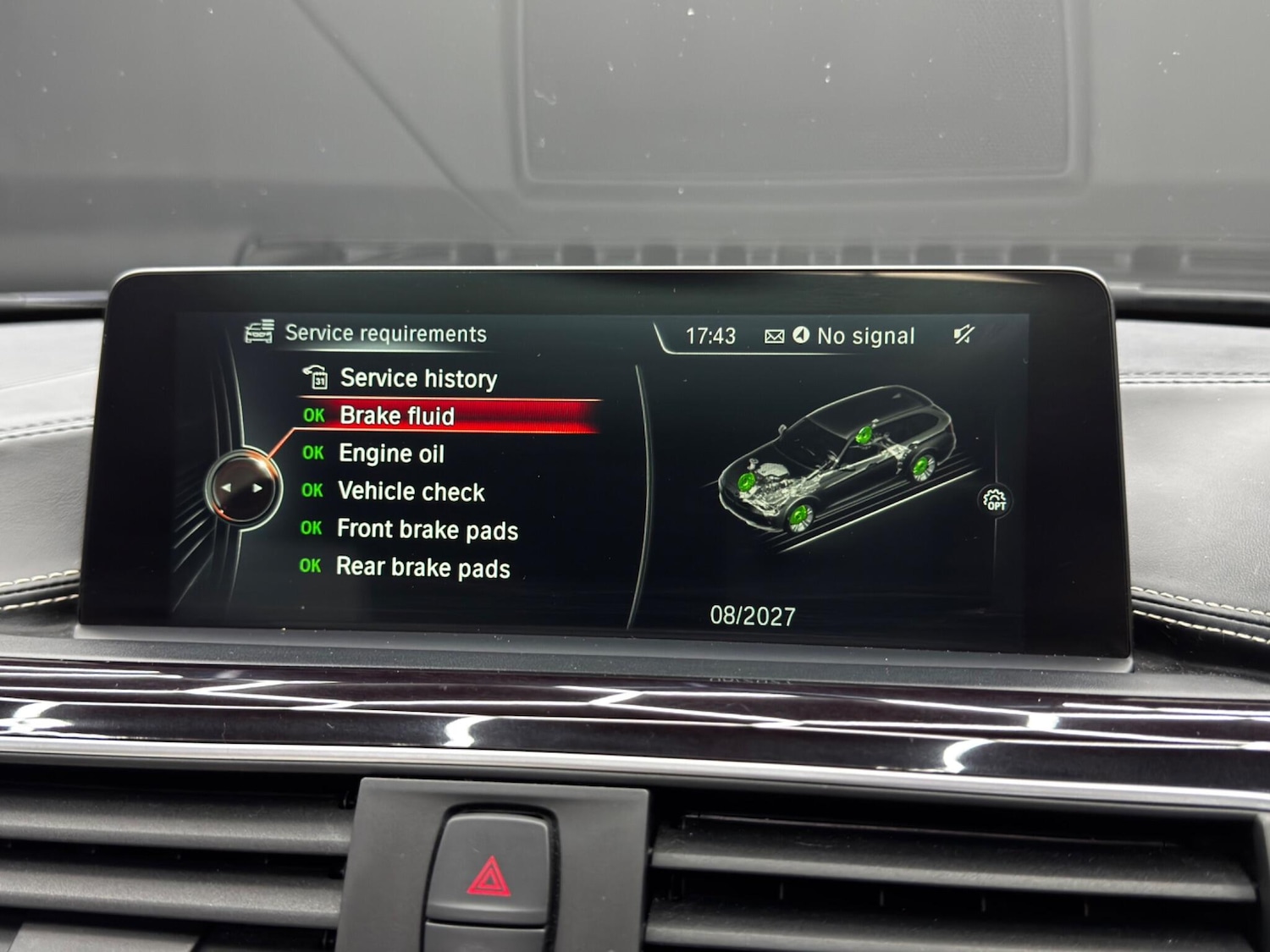This screenshot has height=952, width=1270.
Task: Expand the Service history entry
Action: 418,378
